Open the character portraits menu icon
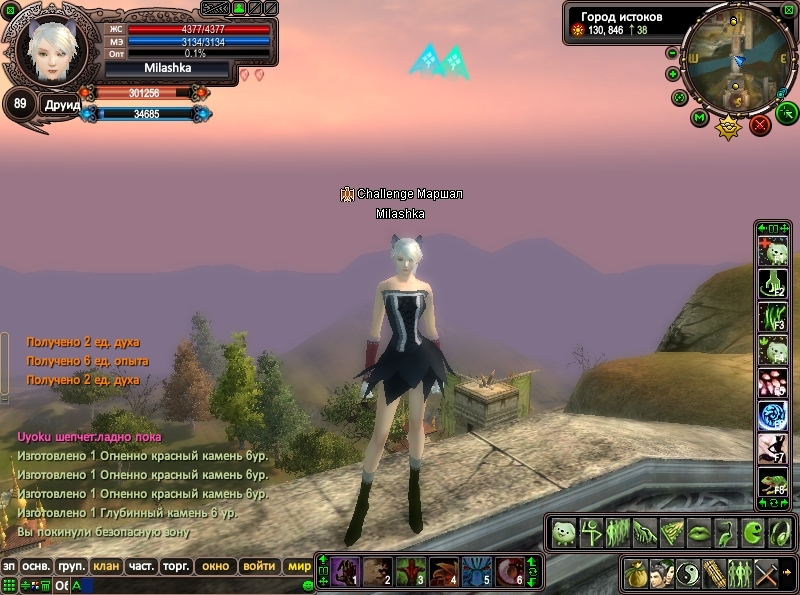The height and width of the screenshot is (595, 800). click(x=661, y=574)
